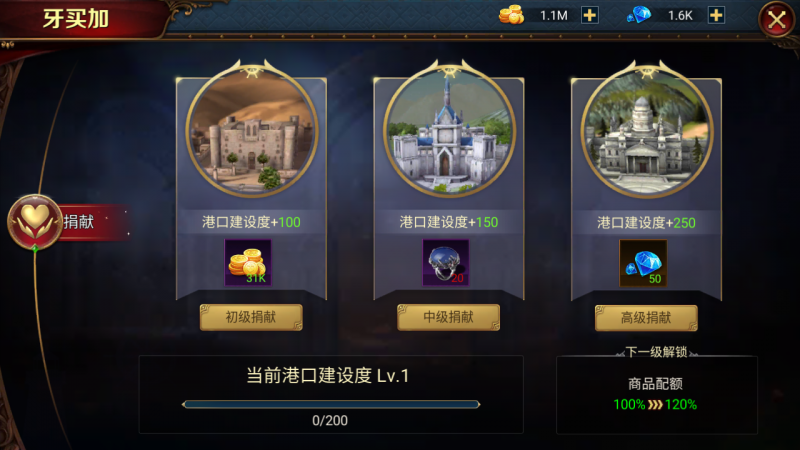Inspect the gold coins cost icon
Viewport: 800px width, 450px height.
click(248, 263)
